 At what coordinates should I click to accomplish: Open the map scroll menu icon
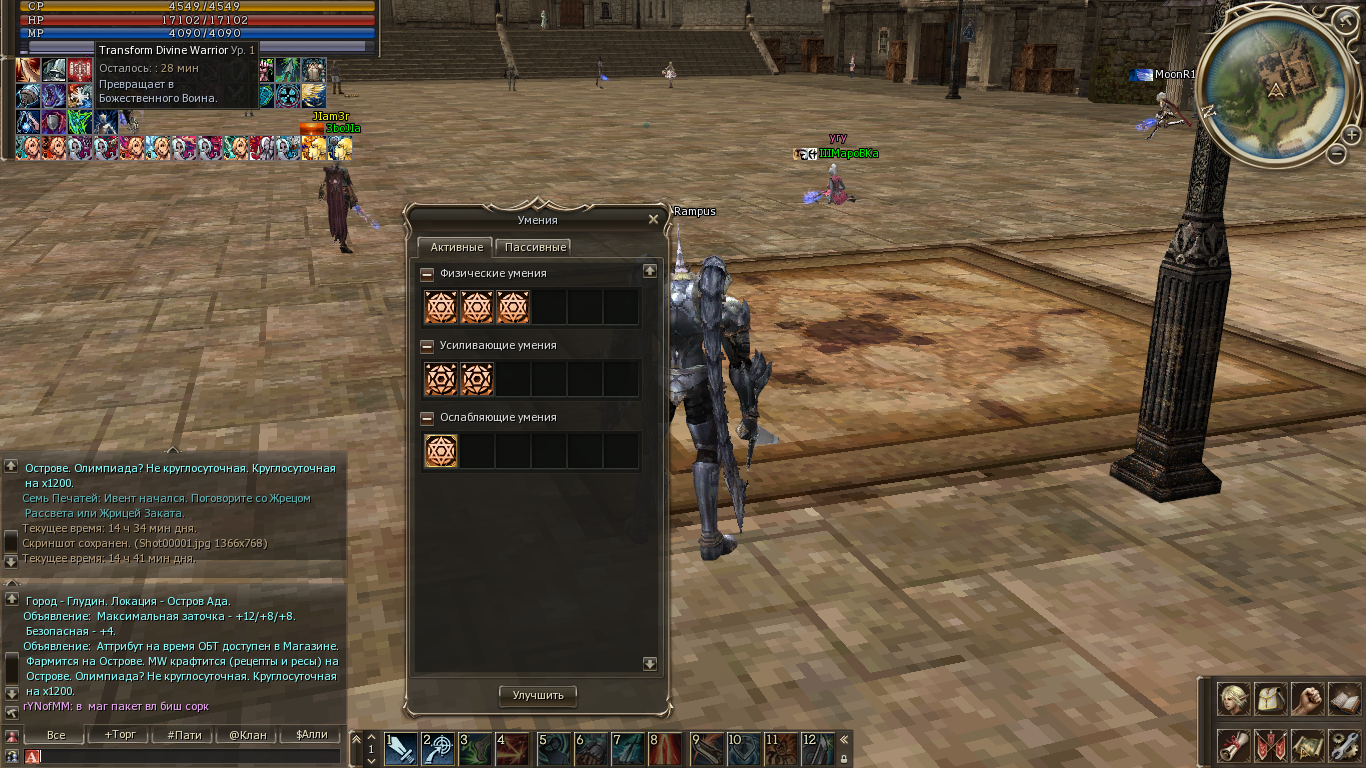(x=1308, y=746)
